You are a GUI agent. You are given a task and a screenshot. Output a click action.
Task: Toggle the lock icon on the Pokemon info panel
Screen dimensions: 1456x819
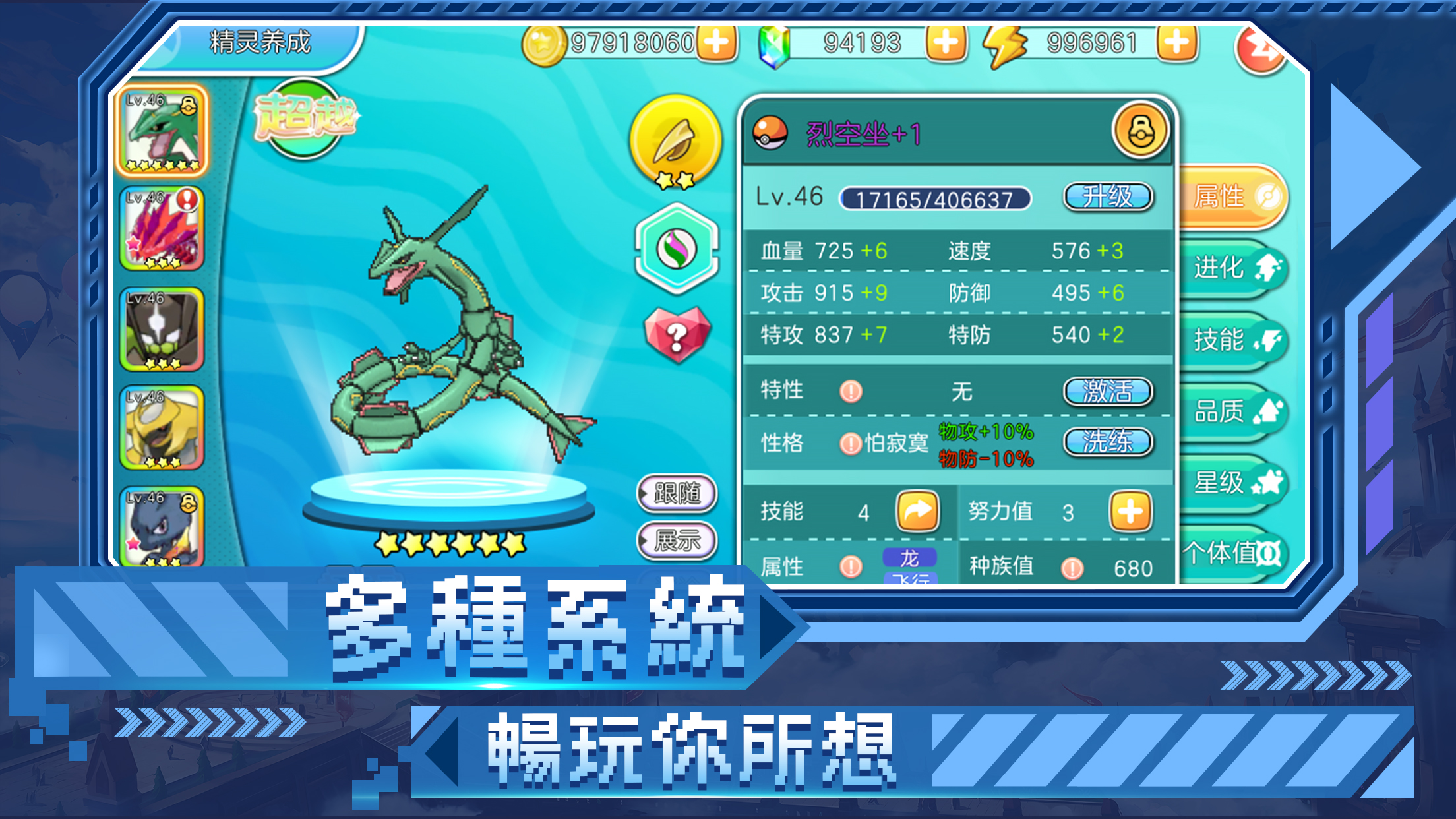(1141, 129)
